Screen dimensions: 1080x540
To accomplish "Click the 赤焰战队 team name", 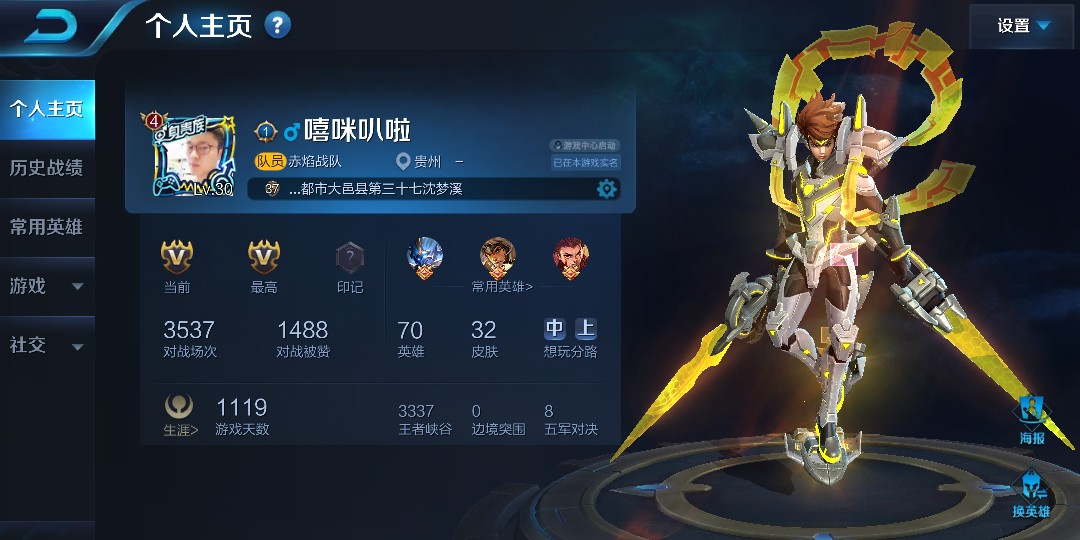I will pos(315,161).
